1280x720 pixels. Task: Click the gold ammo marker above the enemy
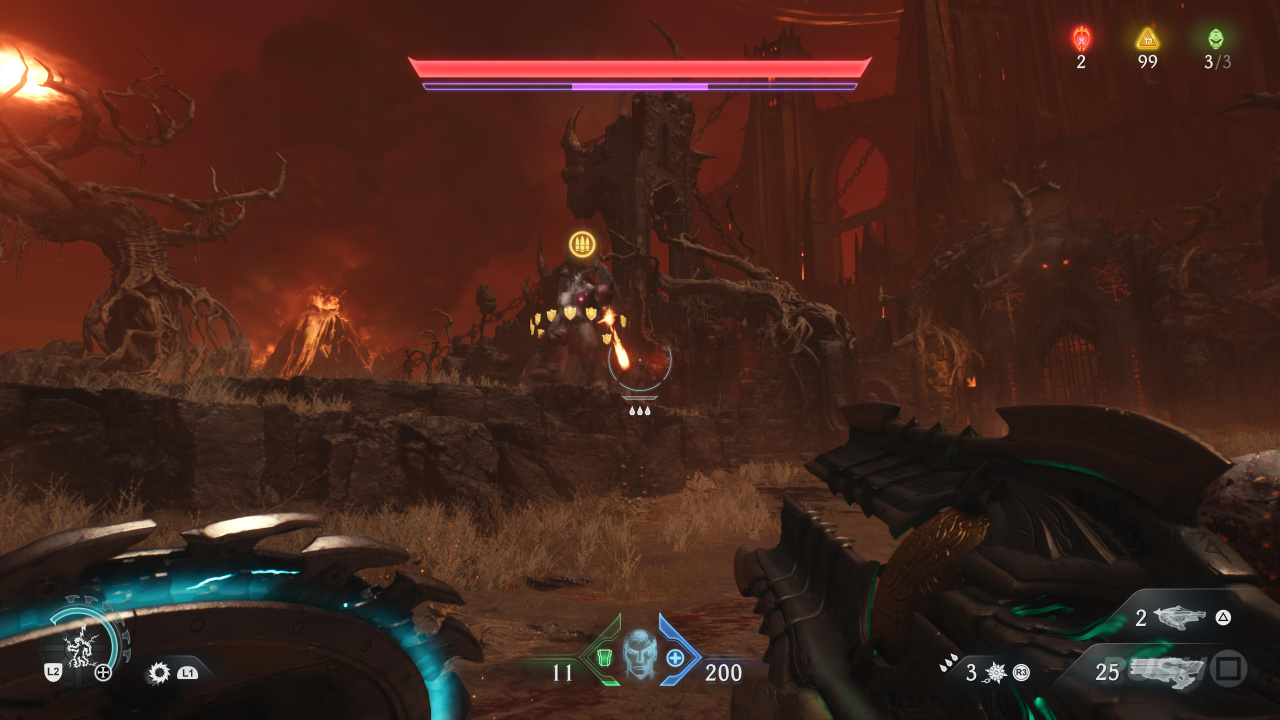[582, 243]
